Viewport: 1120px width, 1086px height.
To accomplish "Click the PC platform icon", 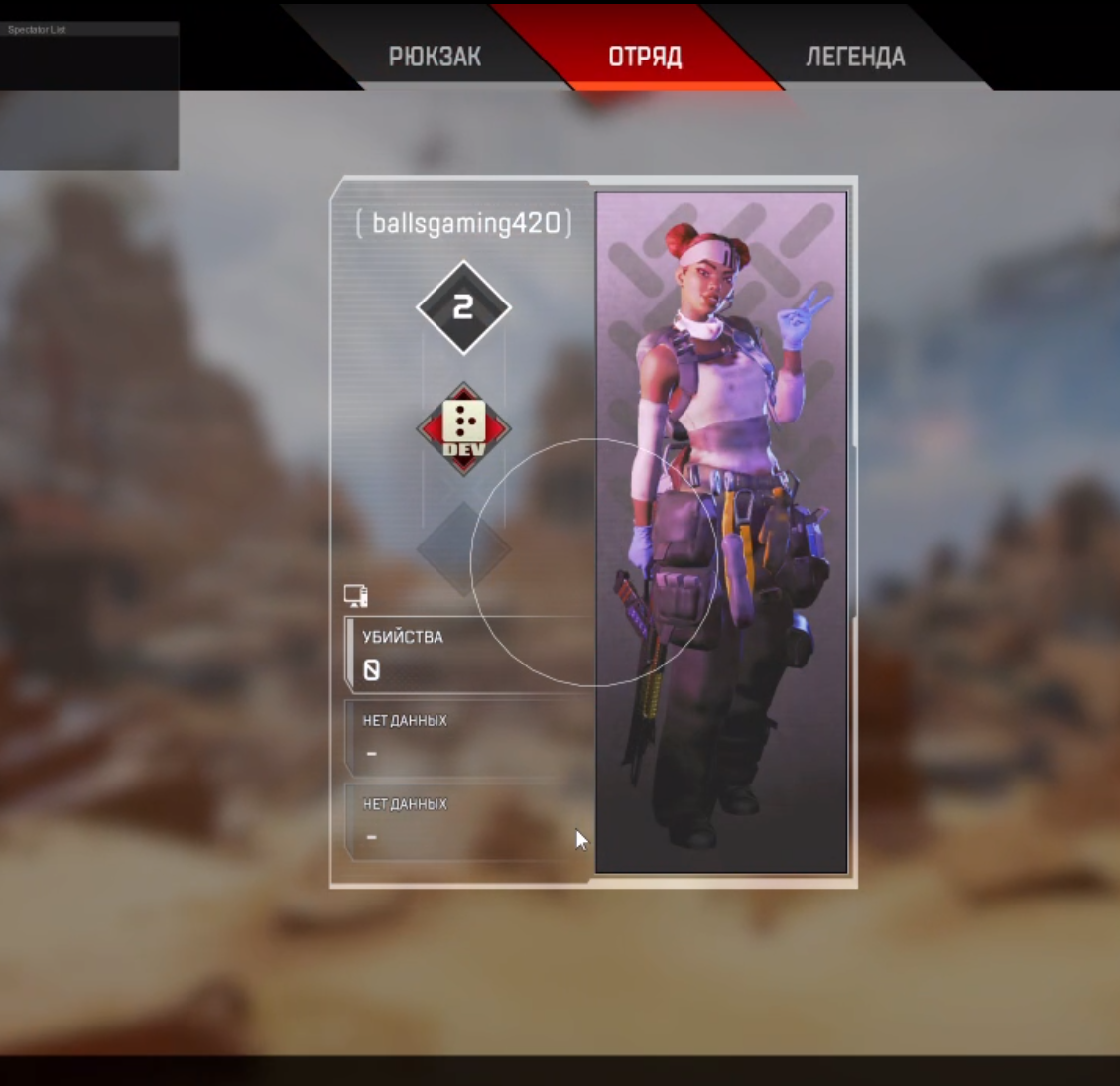I will click(356, 595).
